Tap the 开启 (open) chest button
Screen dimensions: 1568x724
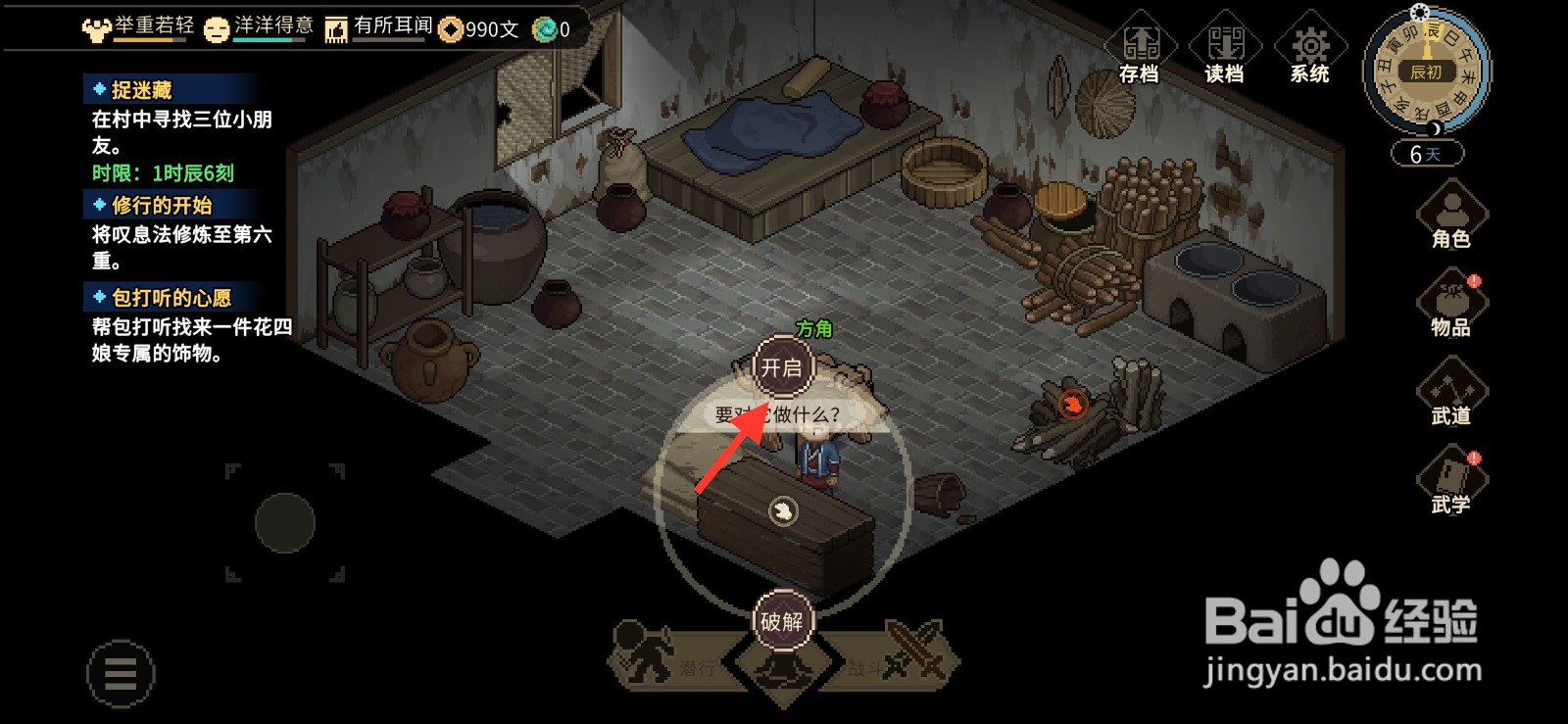781,367
